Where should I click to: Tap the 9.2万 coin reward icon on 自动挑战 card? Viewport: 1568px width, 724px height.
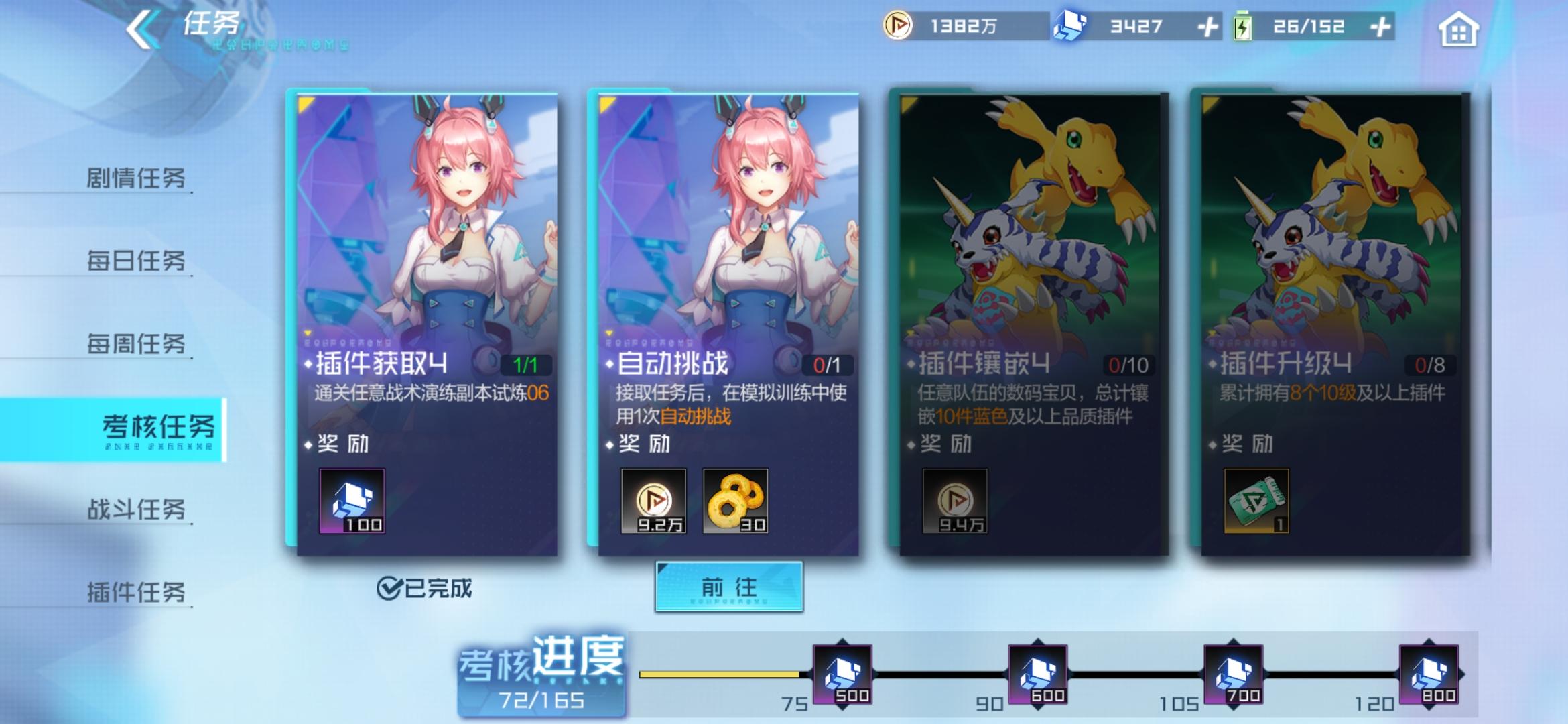[x=655, y=501]
